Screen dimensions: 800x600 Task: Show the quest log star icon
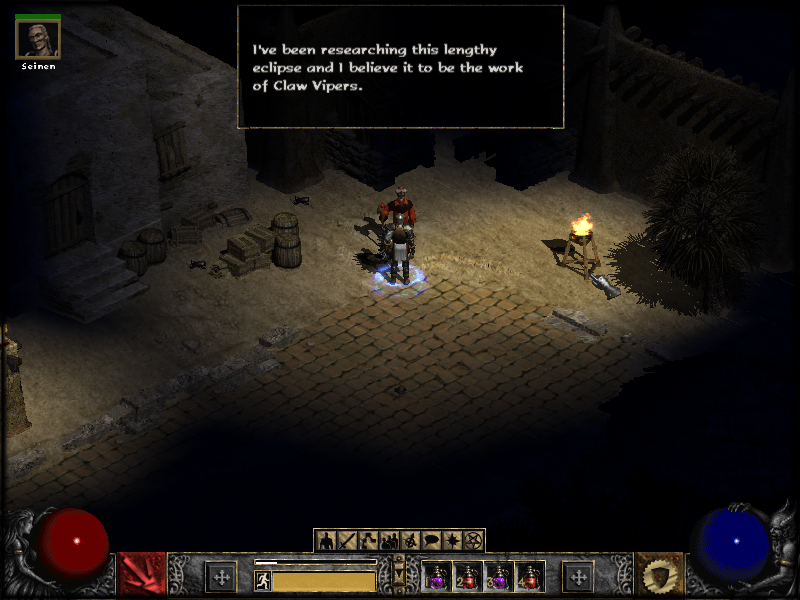(x=452, y=541)
